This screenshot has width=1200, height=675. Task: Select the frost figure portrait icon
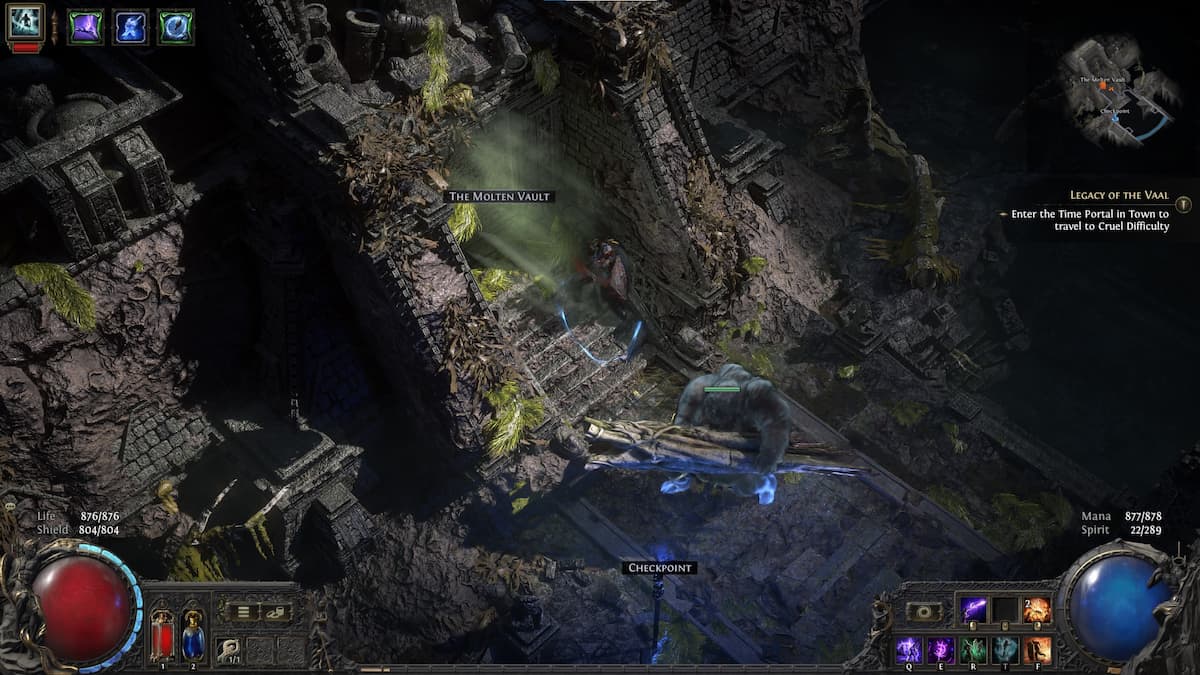(x=25, y=23)
